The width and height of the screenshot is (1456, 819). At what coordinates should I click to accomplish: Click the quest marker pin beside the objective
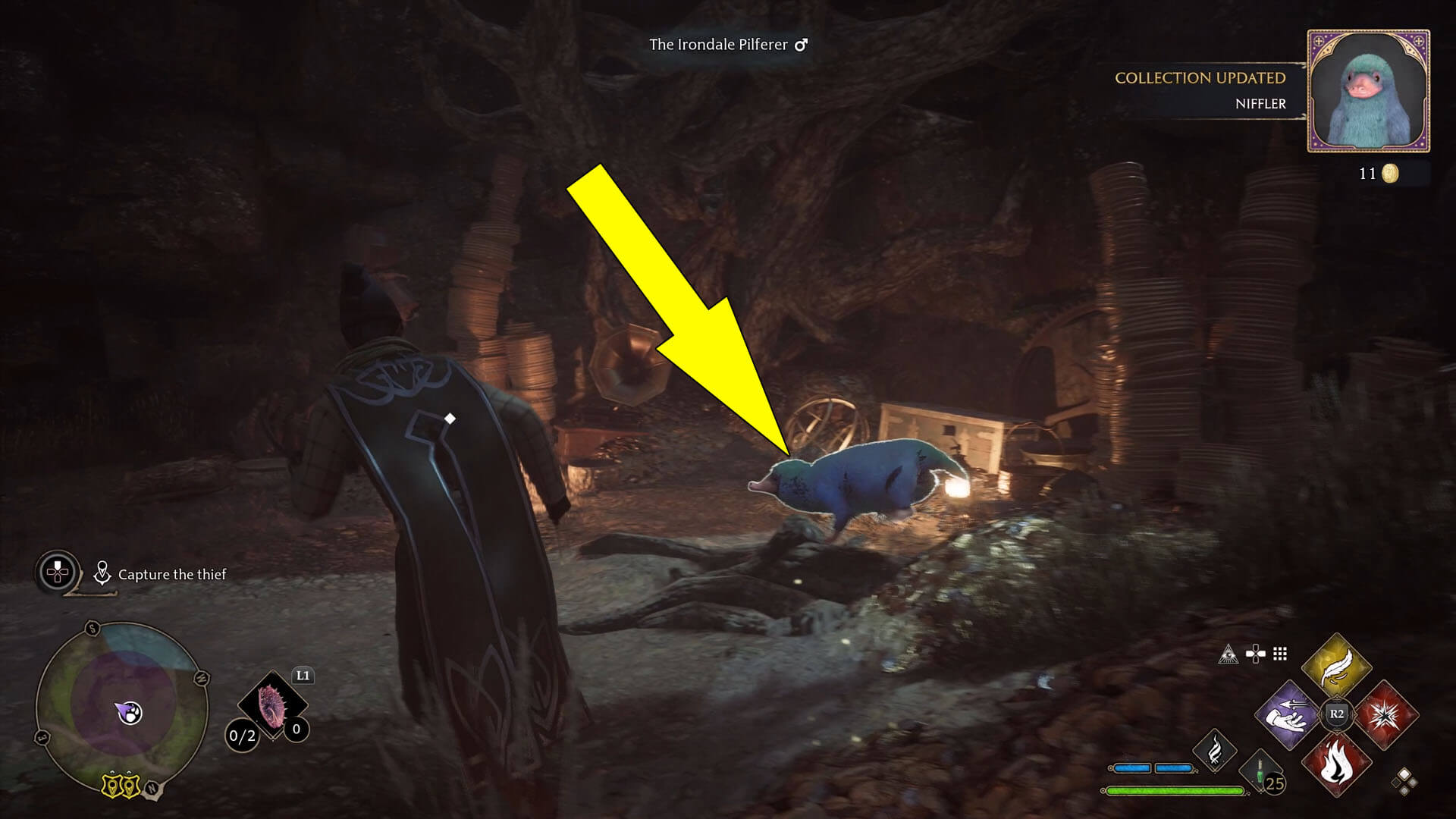pos(102,573)
